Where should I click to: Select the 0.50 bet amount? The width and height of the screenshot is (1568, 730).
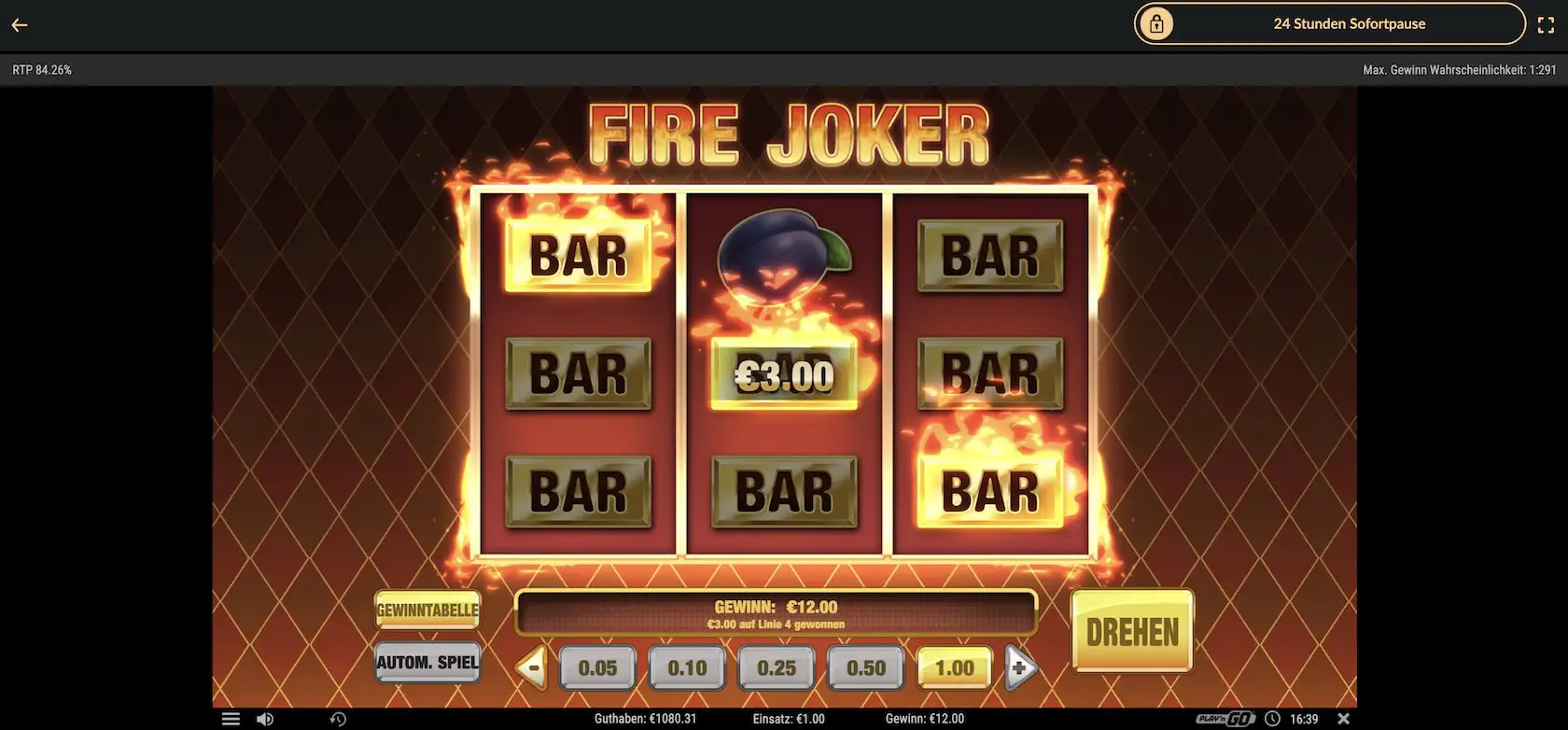point(865,667)
